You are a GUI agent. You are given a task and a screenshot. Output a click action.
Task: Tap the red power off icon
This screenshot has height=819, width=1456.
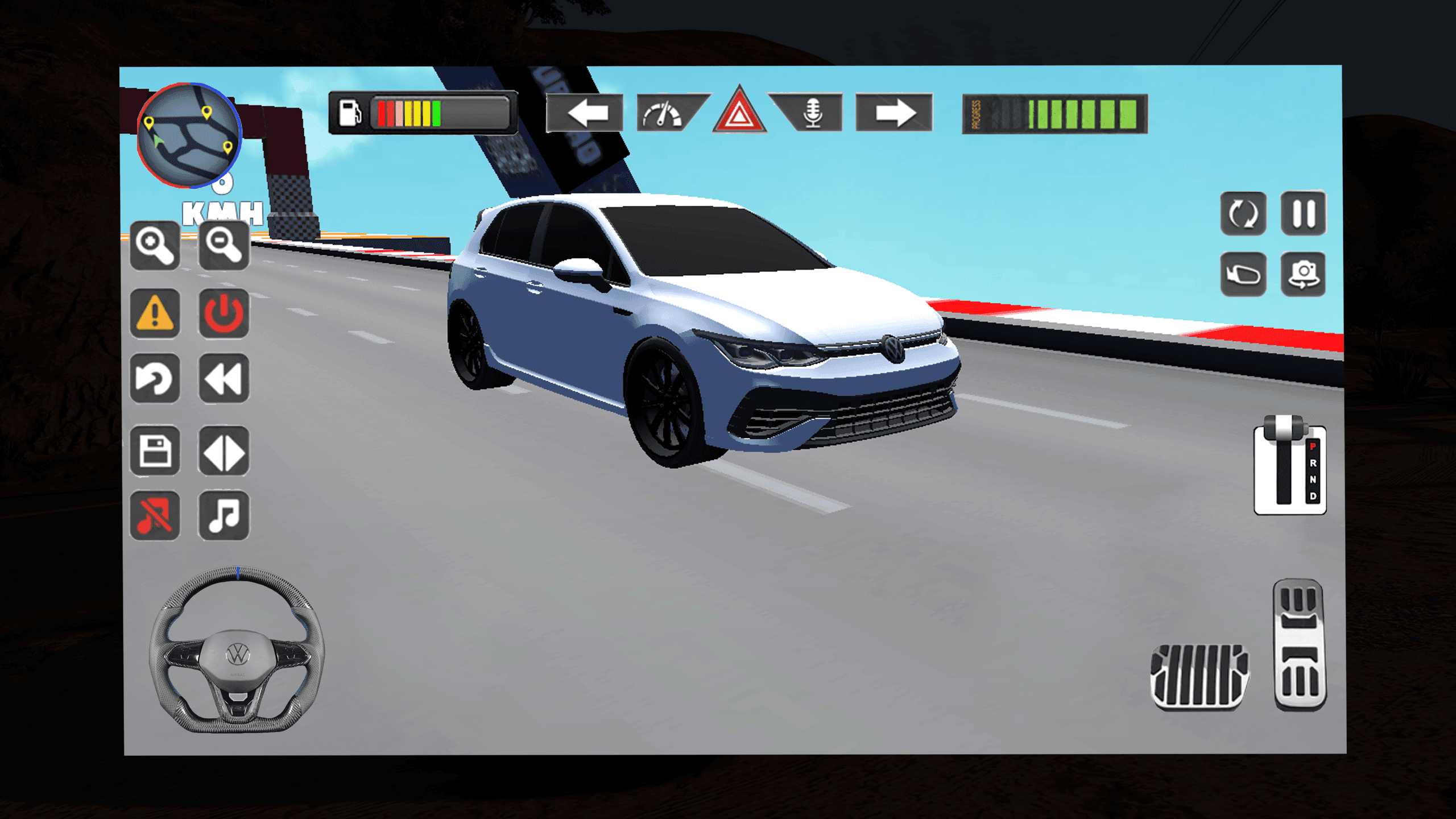tap(224, 314)
